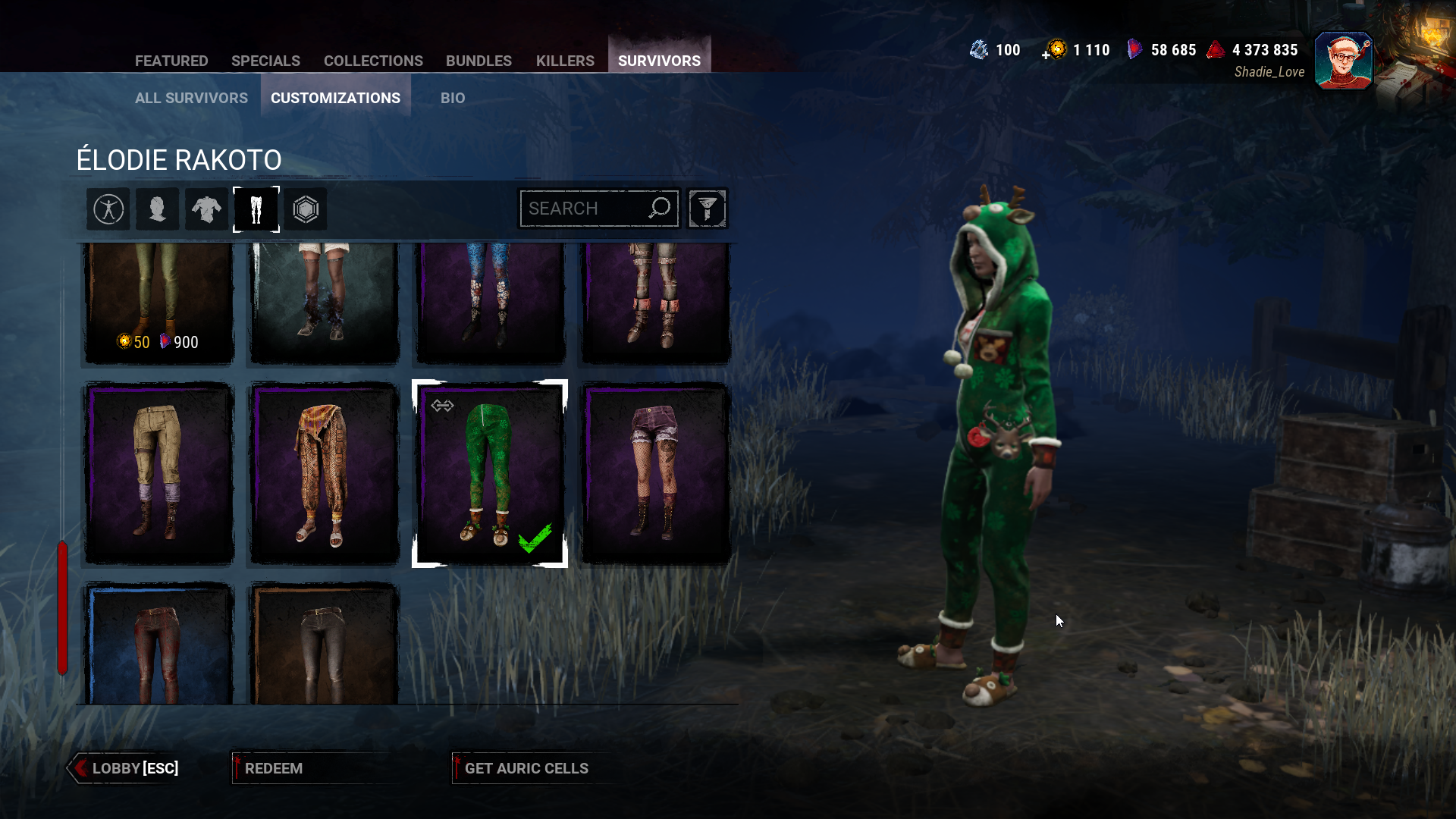This screenshot has width=1456, height=819.
Task: Open the Collections tab
Action: tap(373, 61)
